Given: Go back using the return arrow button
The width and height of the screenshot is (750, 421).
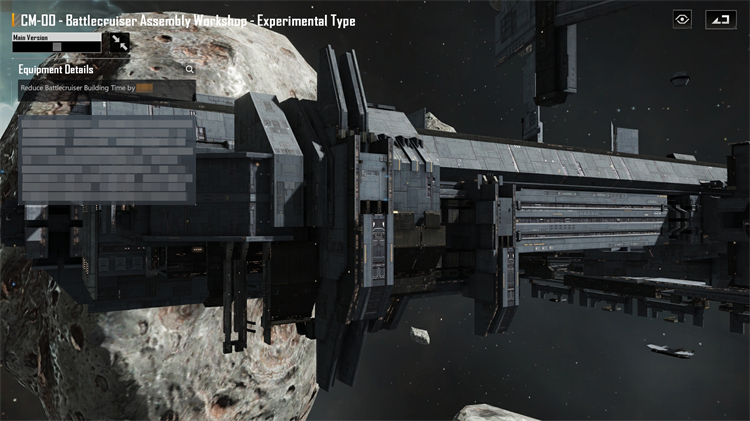Looking at the screenshot, I should coord(719,19).
